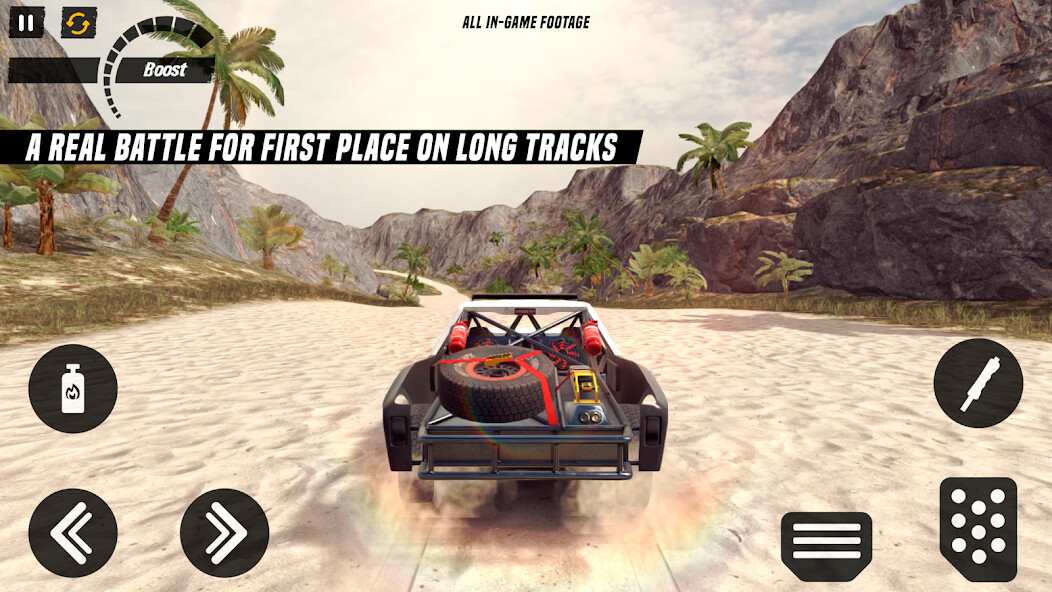1052x592 pixels.
Task: Step on the gas pedal
Action: click(x=977, y=529)
